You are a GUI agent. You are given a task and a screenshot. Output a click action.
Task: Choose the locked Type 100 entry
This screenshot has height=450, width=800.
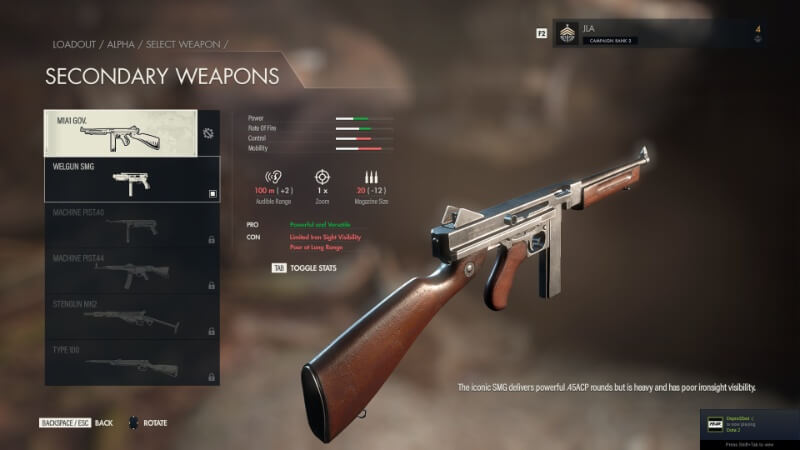[x=132, y=362]
